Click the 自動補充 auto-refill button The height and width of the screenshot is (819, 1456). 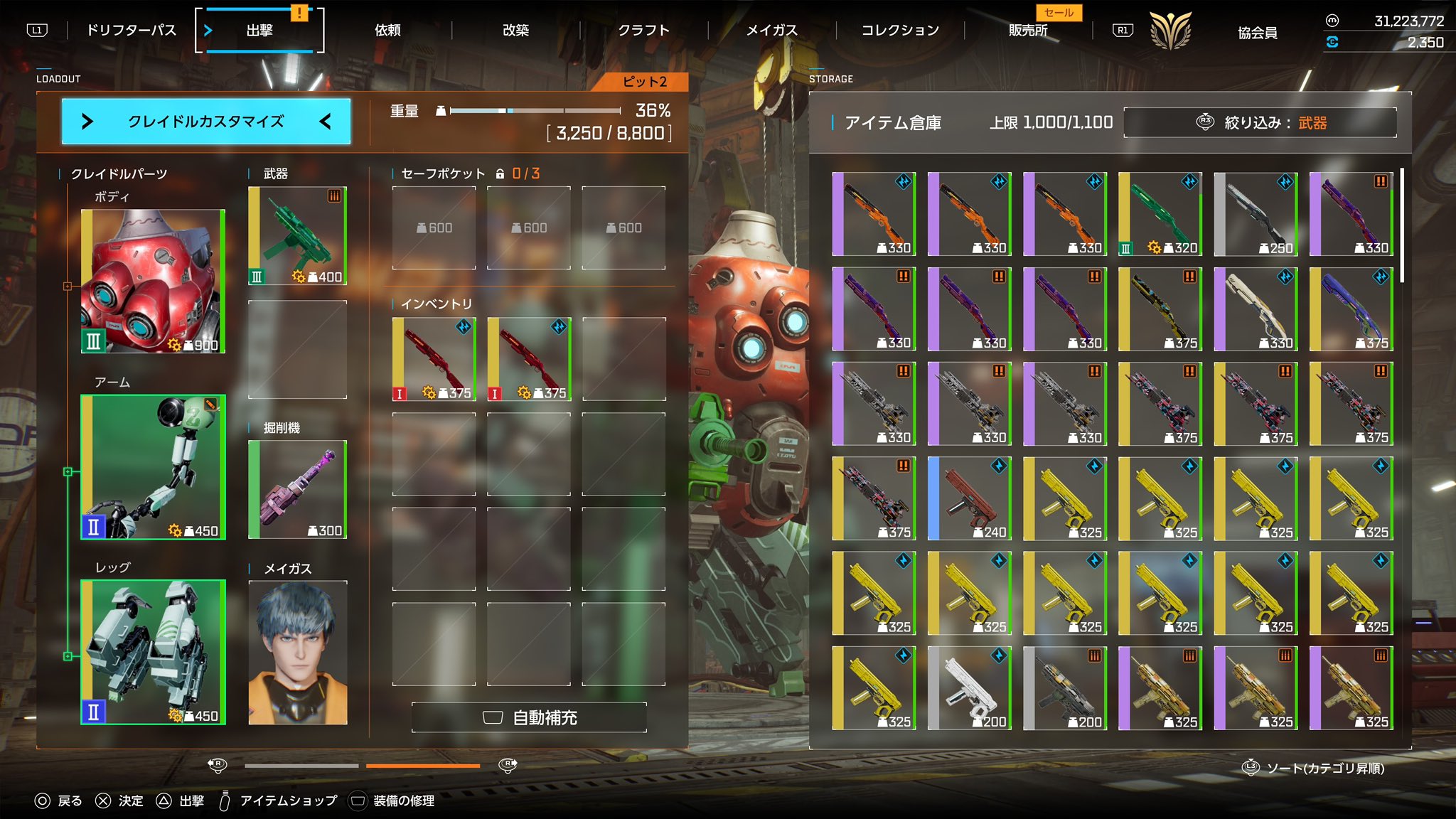(529, 717)
